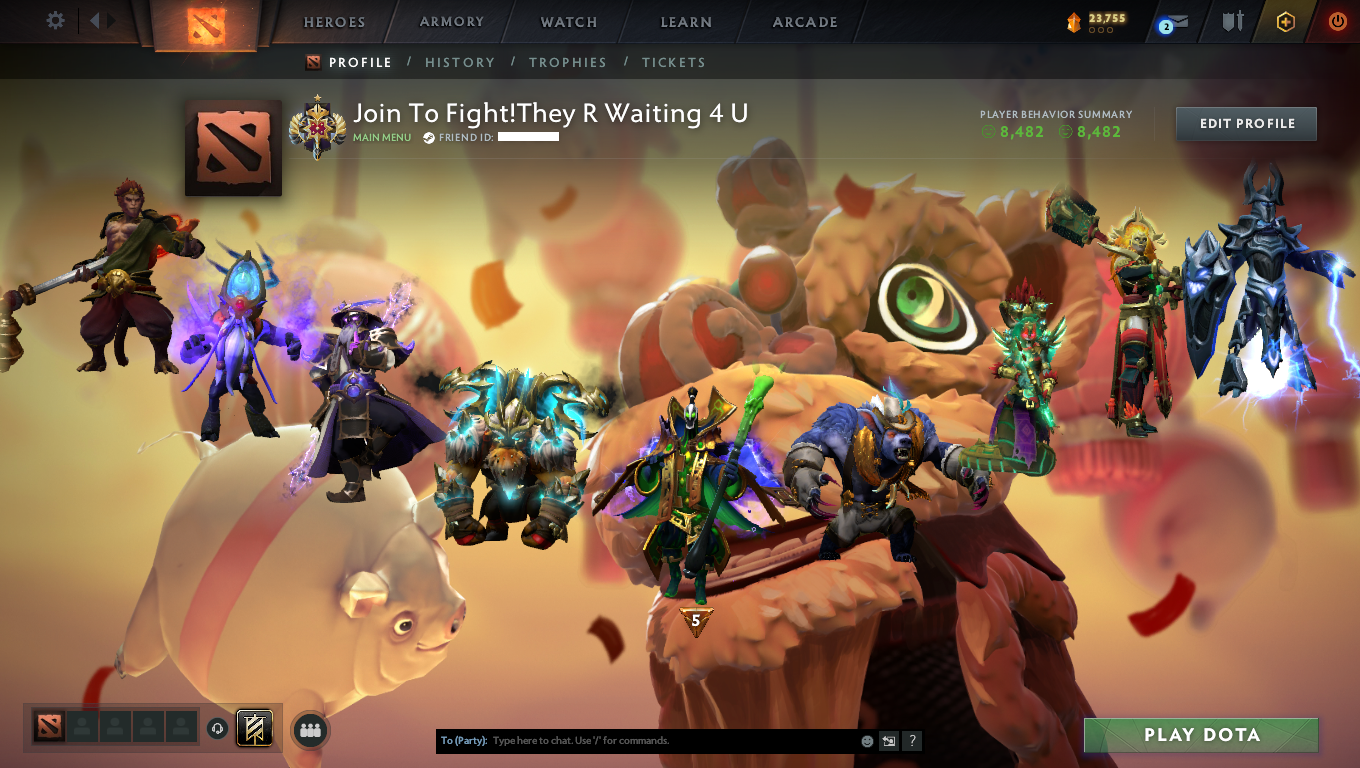Switch to the HISTORY tab
Image resolution: width=1360 pixels, height=768 pixels.
460,62
